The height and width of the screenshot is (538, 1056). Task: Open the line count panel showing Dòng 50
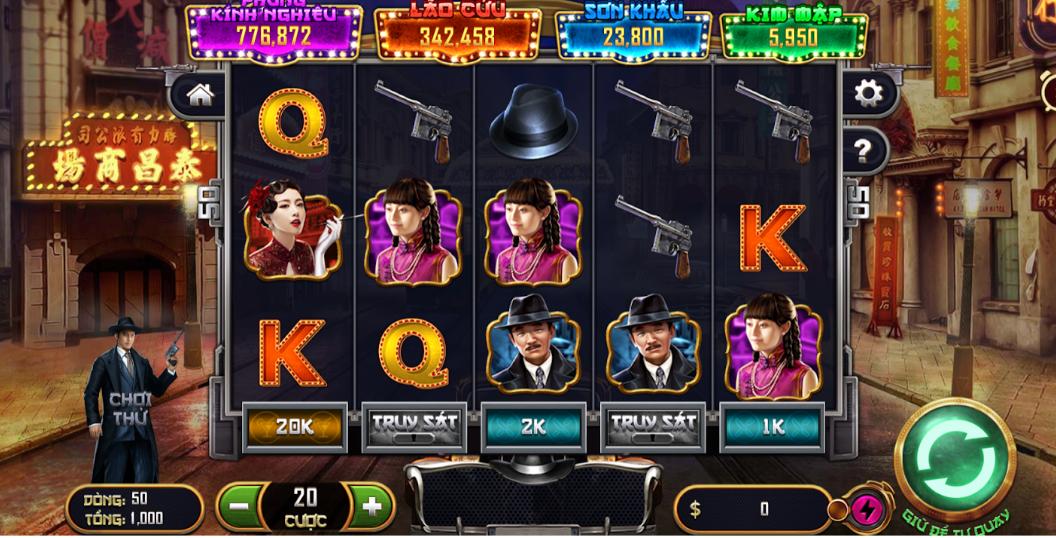pos(133,508)
